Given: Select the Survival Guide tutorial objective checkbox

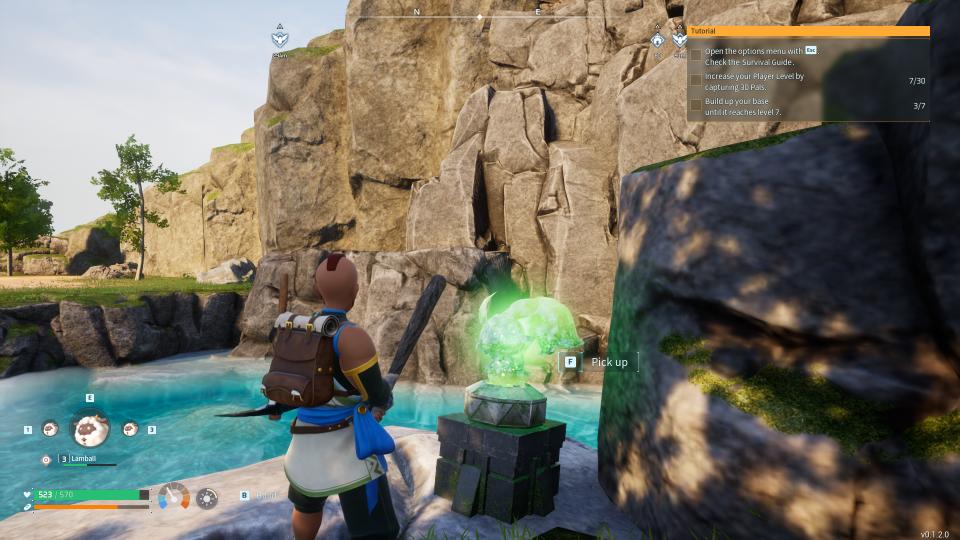Looking at the screenshot, I should tap(696, 56).
